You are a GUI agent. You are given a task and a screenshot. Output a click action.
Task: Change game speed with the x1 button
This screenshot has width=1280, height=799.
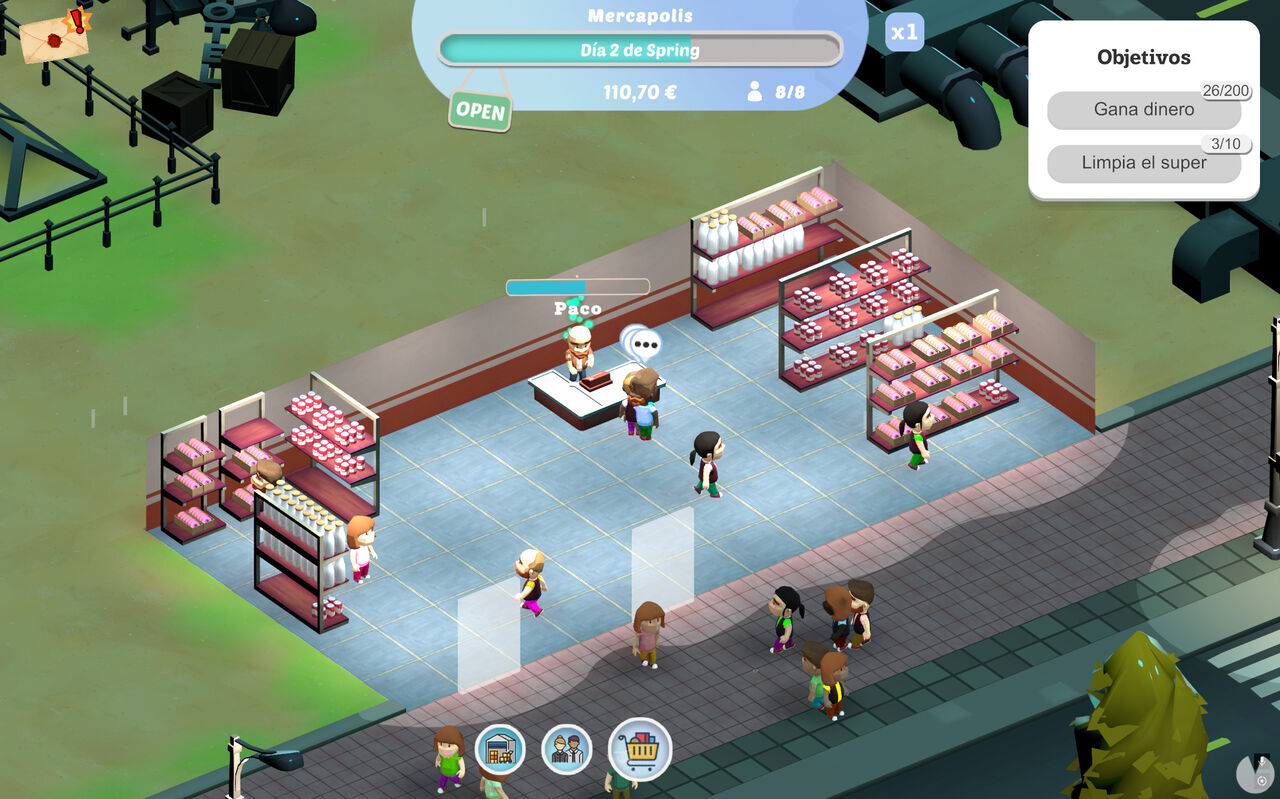[x=904, y=32]
